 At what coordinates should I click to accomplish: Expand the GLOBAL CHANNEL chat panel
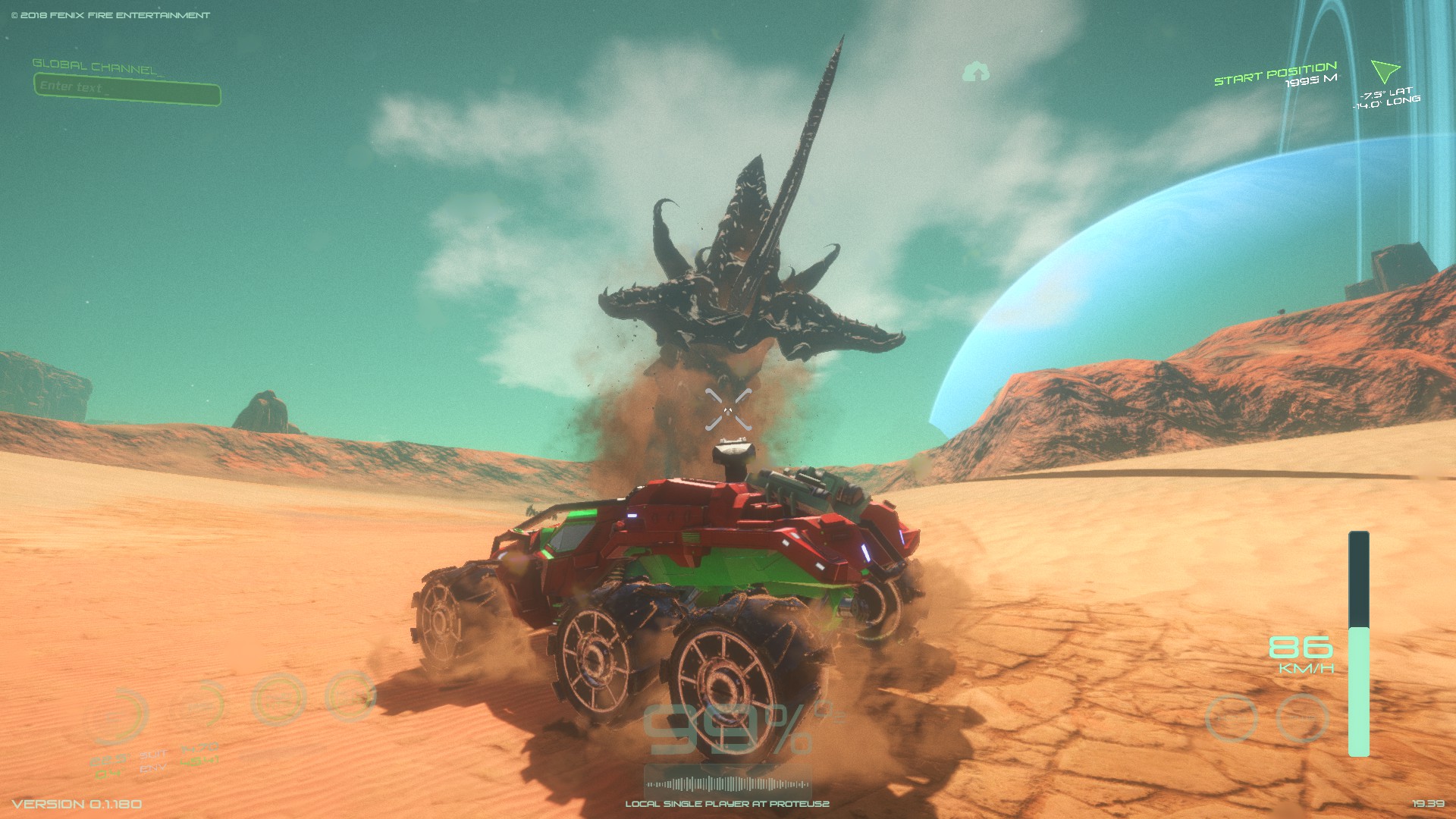pyautogui.click(x=127, y=86)
